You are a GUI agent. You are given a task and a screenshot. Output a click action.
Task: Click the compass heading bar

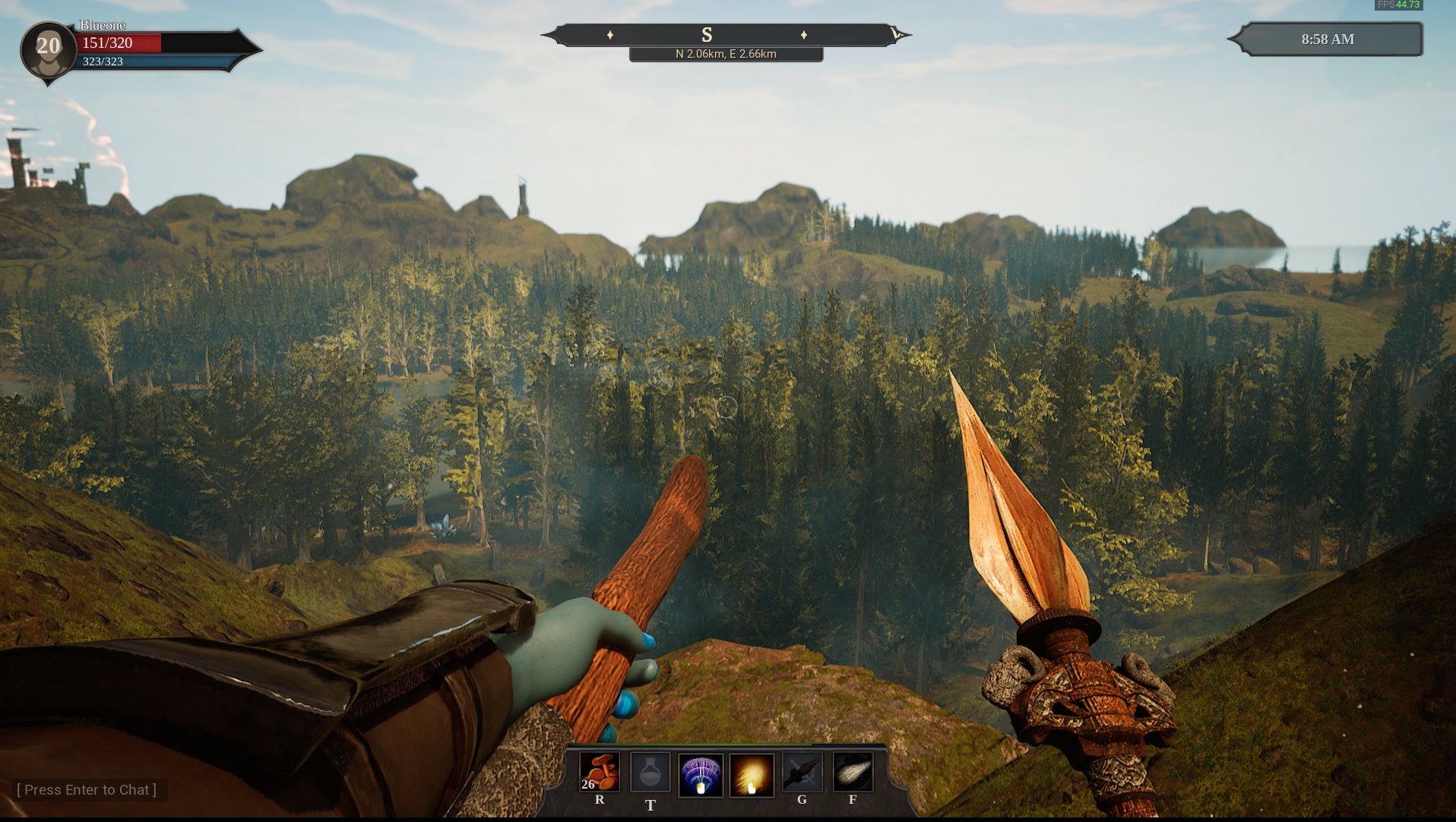[726, 35]
